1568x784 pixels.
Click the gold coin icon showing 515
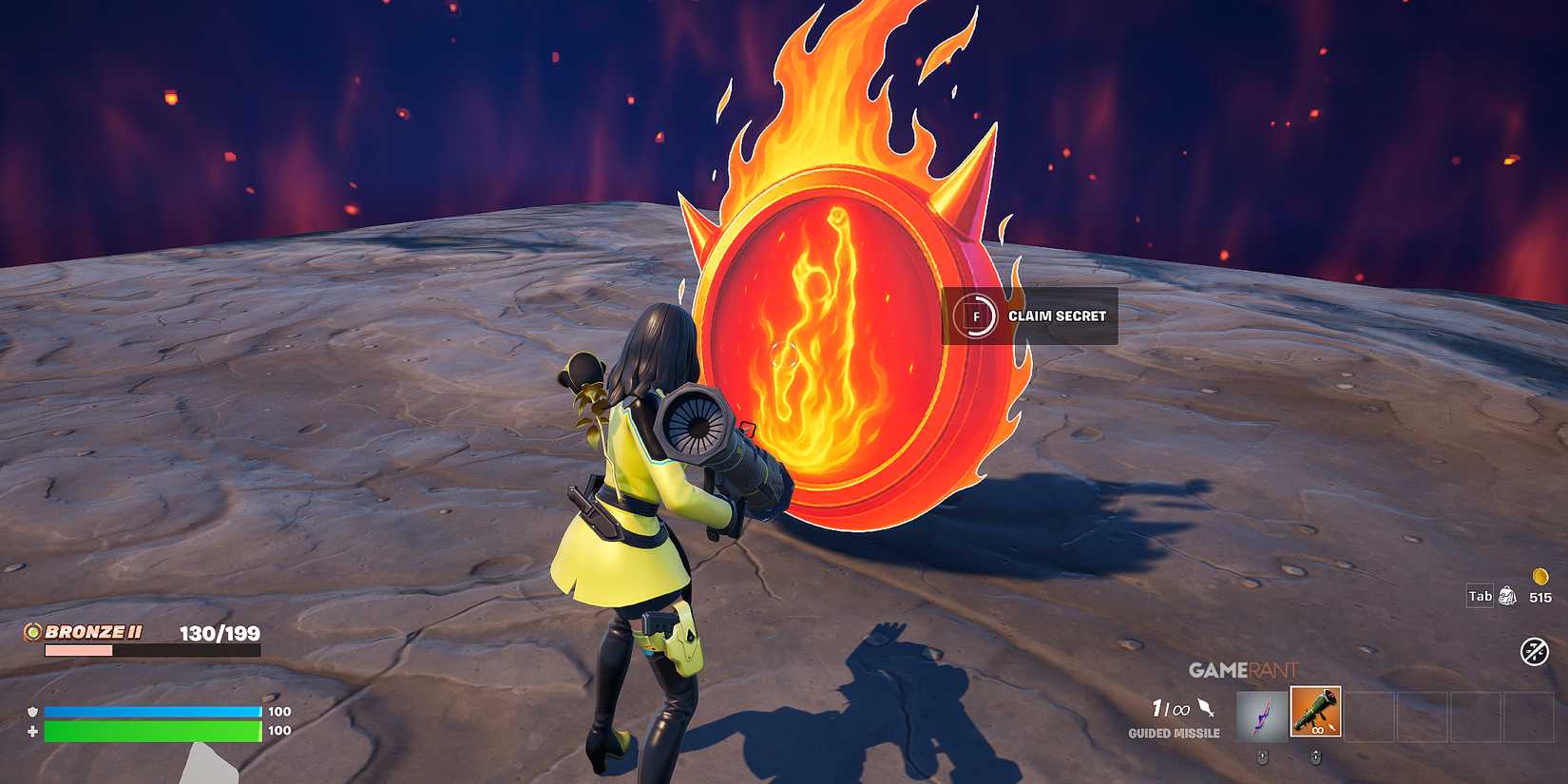point(1539,576)
